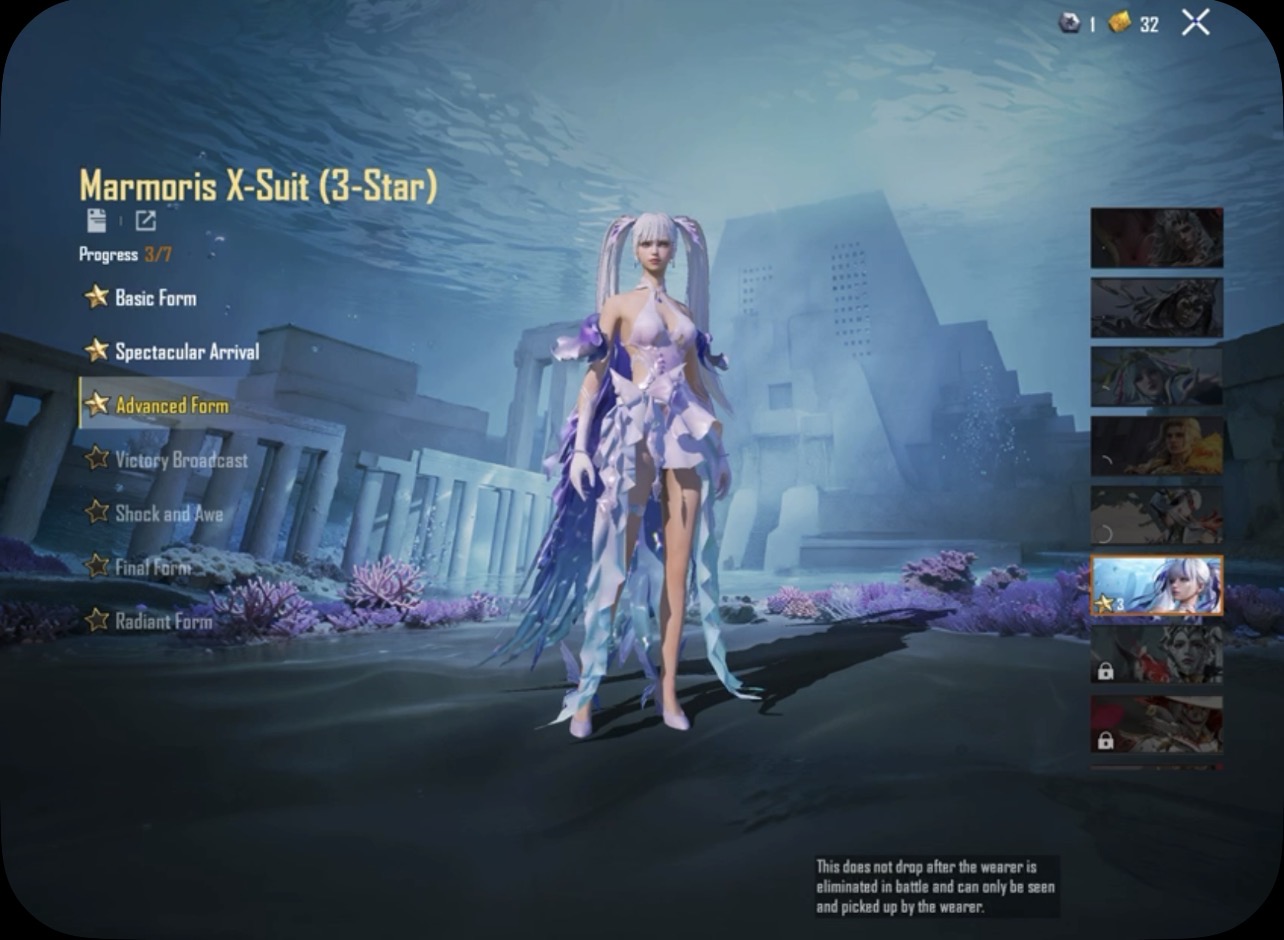Tap the silver gem currency icon
The height and width of the screenshot is (940, 1284).
[1069, 23]
